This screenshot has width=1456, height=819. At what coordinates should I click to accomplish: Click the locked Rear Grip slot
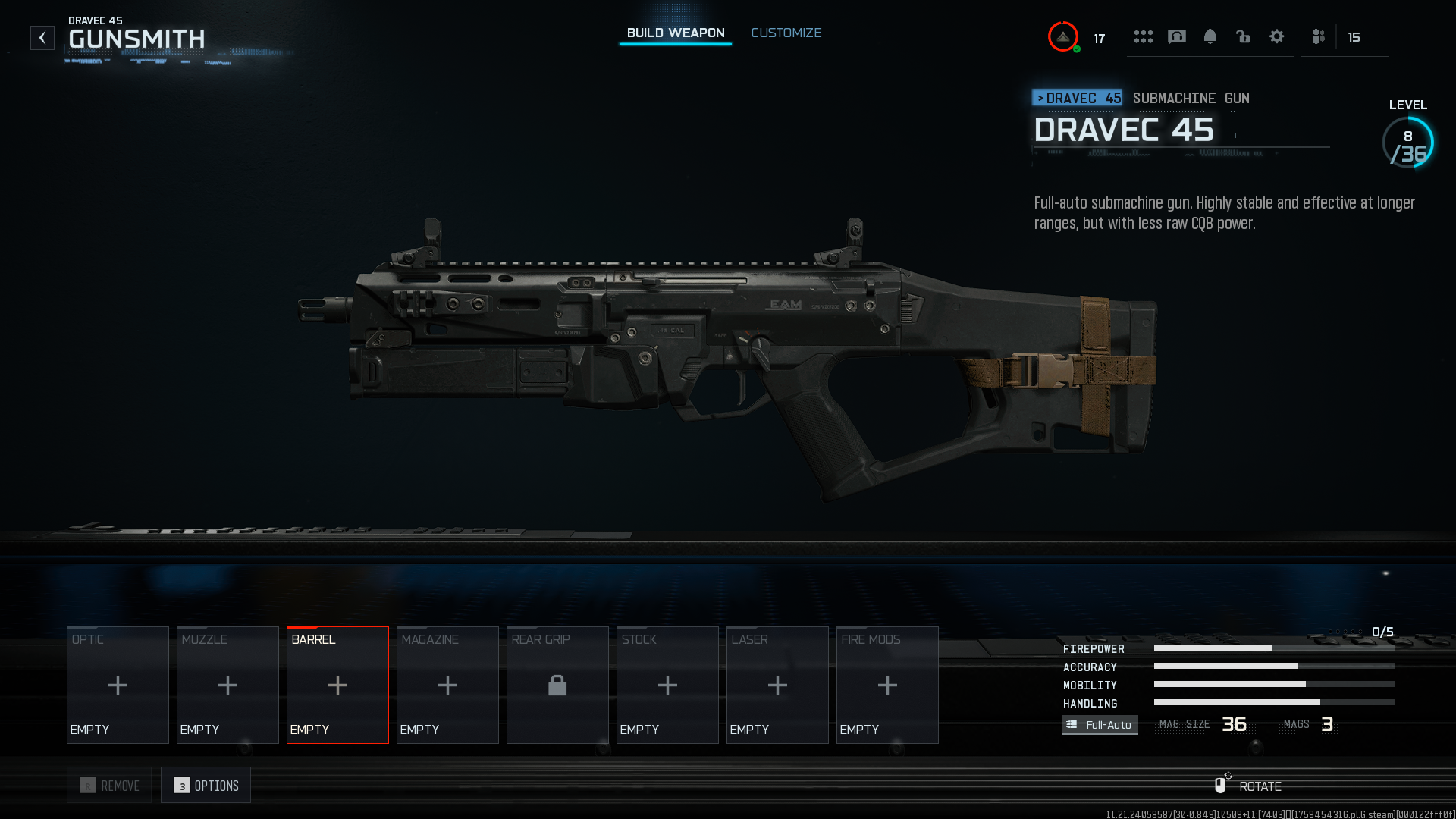pos(557,685)
